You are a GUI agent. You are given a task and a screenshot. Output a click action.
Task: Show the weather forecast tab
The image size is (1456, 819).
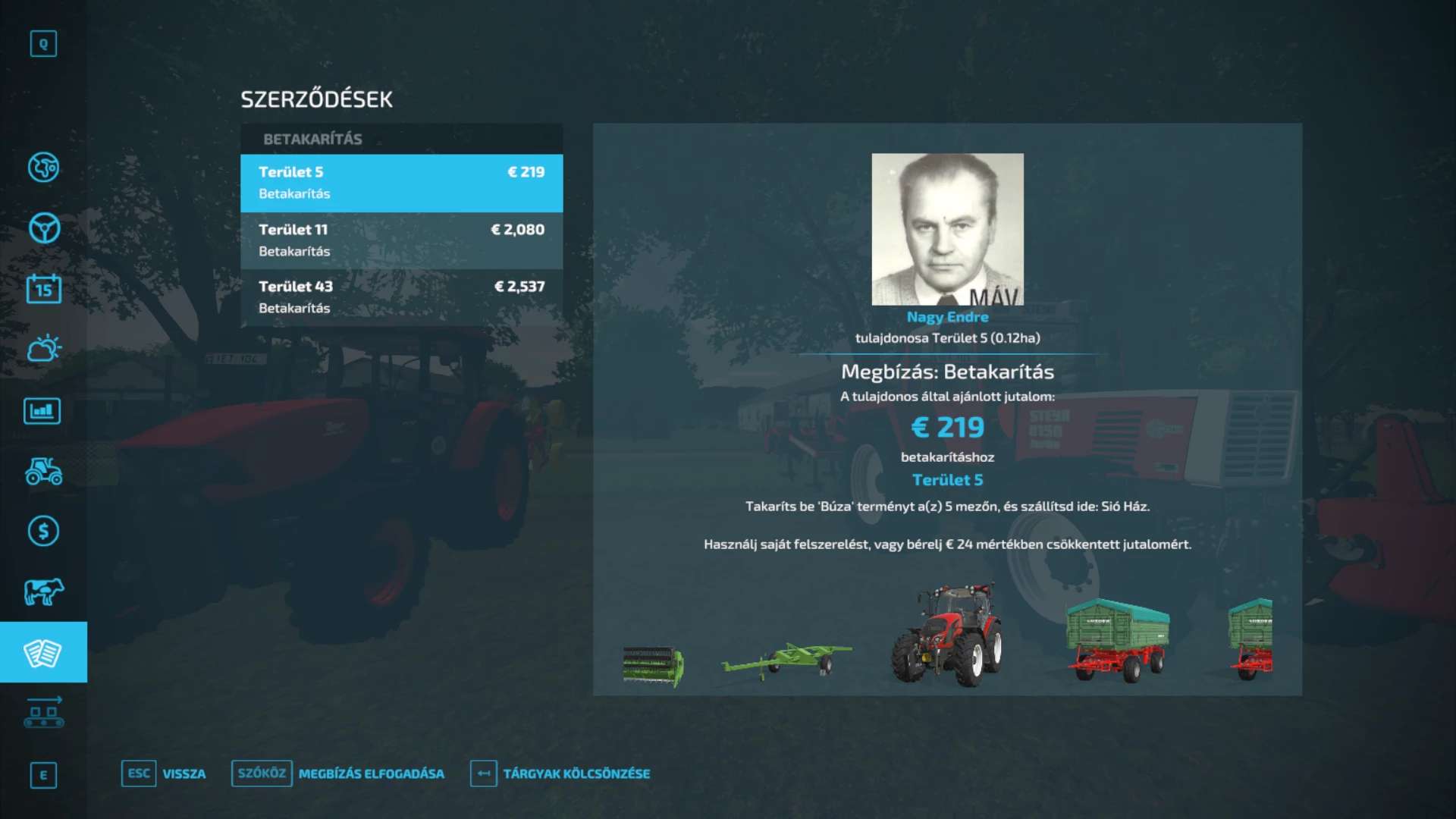(43, 350)
